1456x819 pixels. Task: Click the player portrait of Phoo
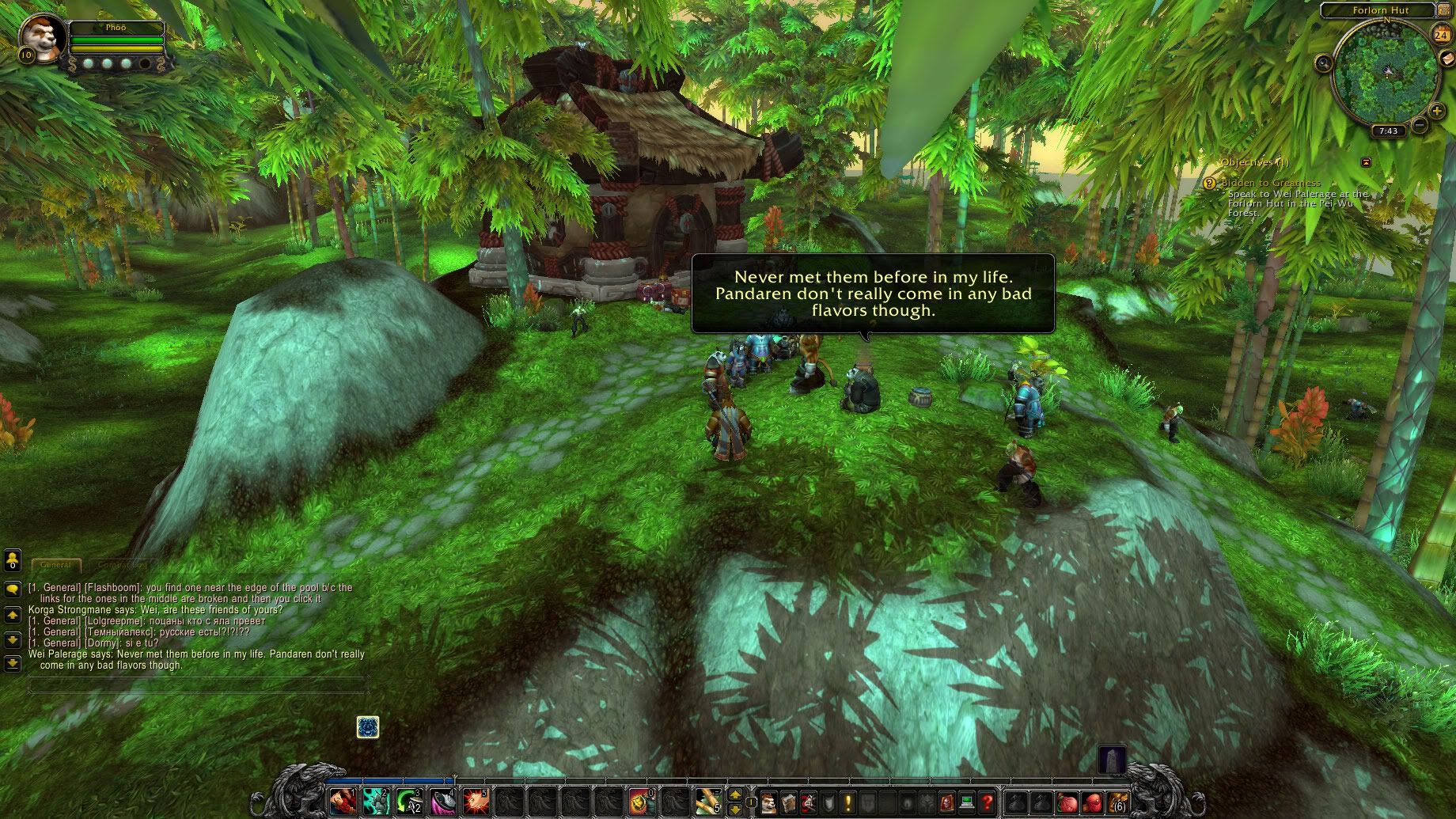[x=40, y=35]
